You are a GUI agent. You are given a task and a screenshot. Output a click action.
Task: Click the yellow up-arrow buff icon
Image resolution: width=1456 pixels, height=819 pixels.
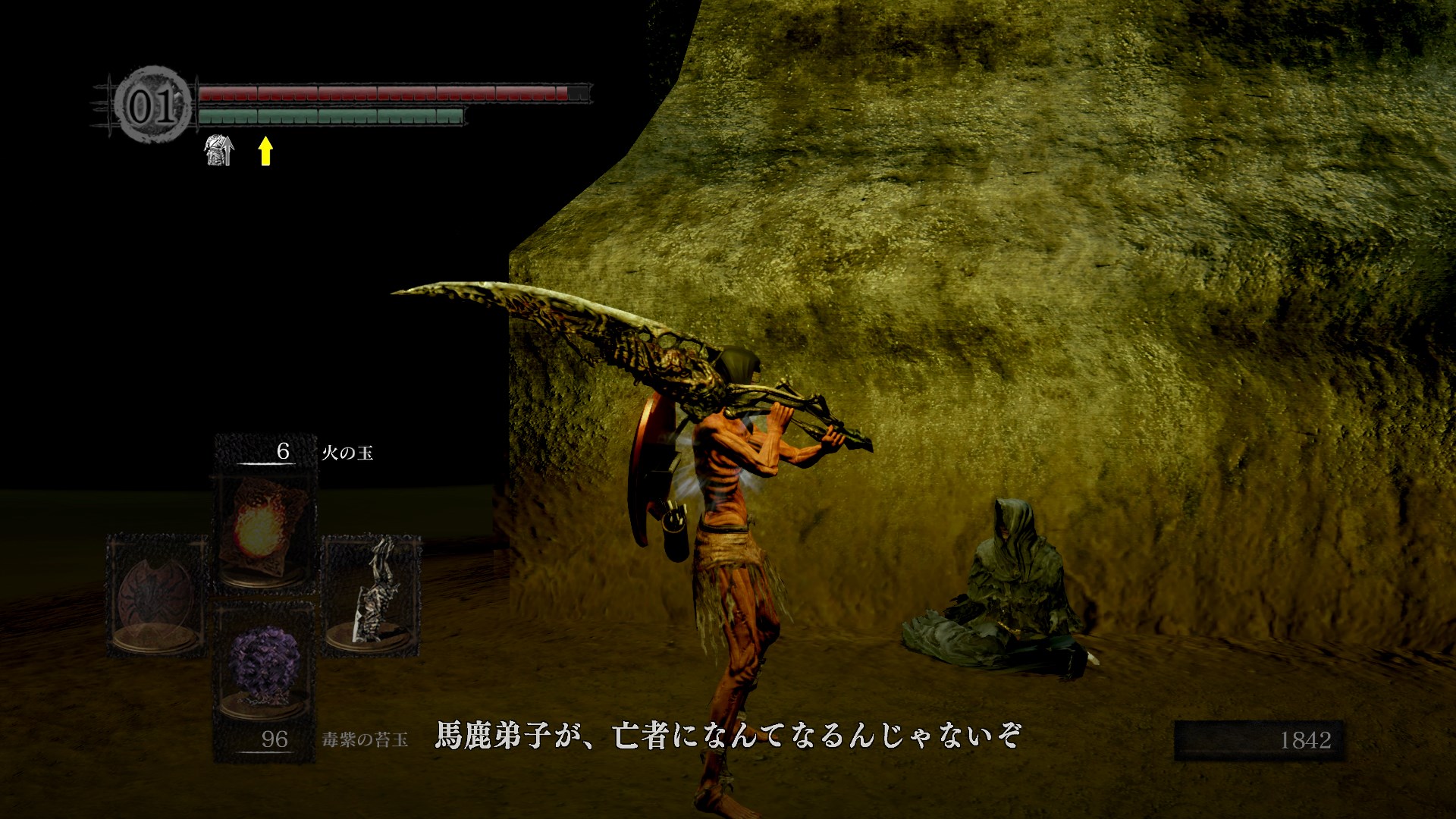coord(265,151)
